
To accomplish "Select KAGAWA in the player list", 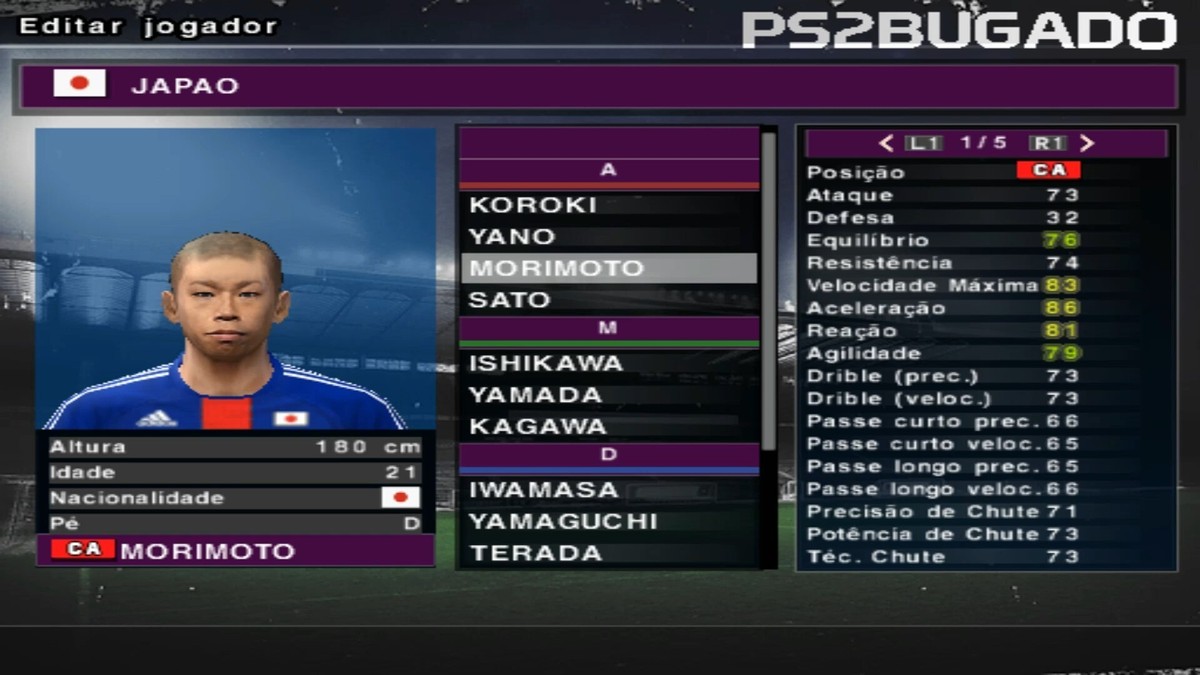I will 608,427.
